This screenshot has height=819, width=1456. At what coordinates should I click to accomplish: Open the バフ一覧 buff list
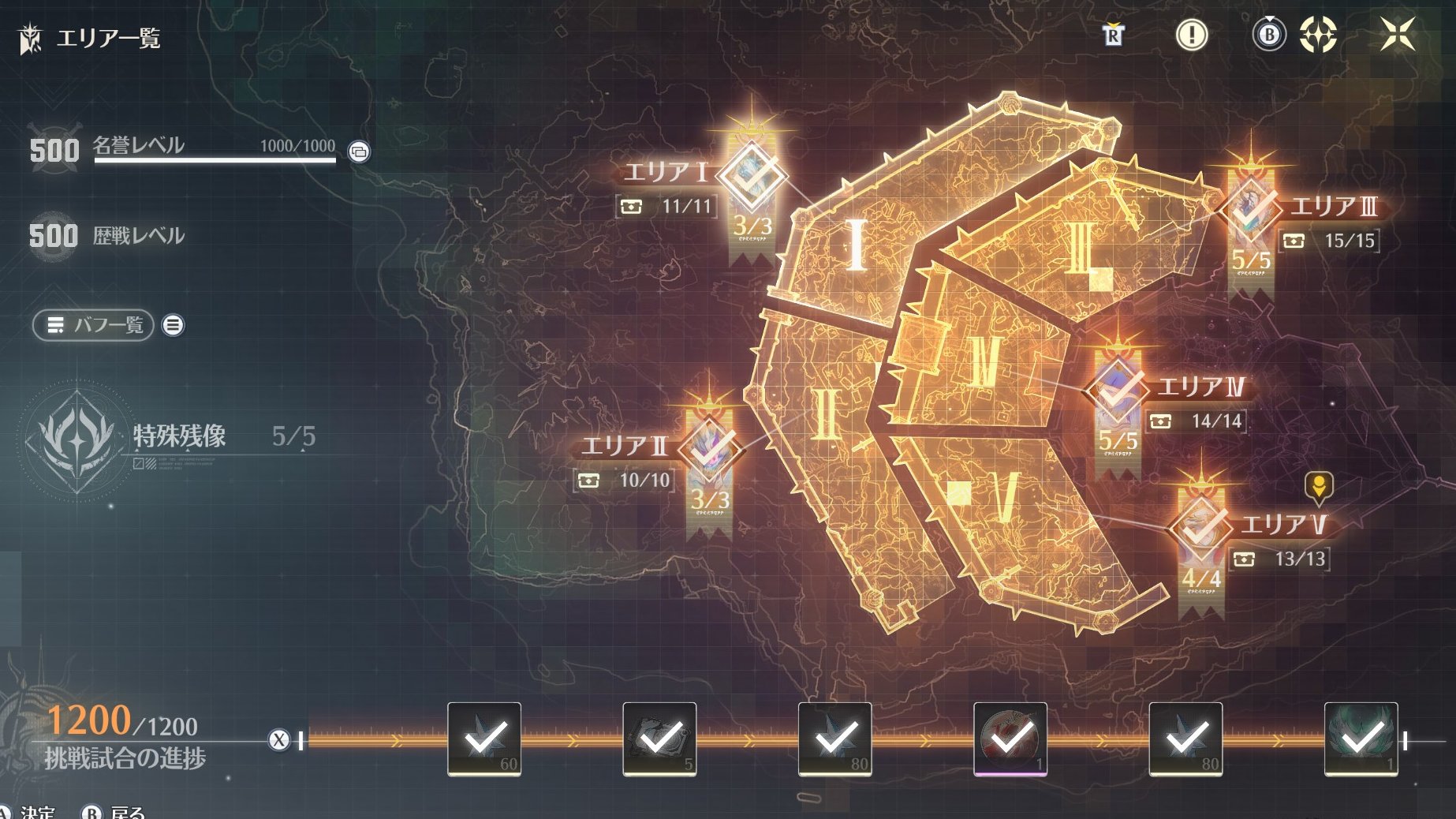93,325
